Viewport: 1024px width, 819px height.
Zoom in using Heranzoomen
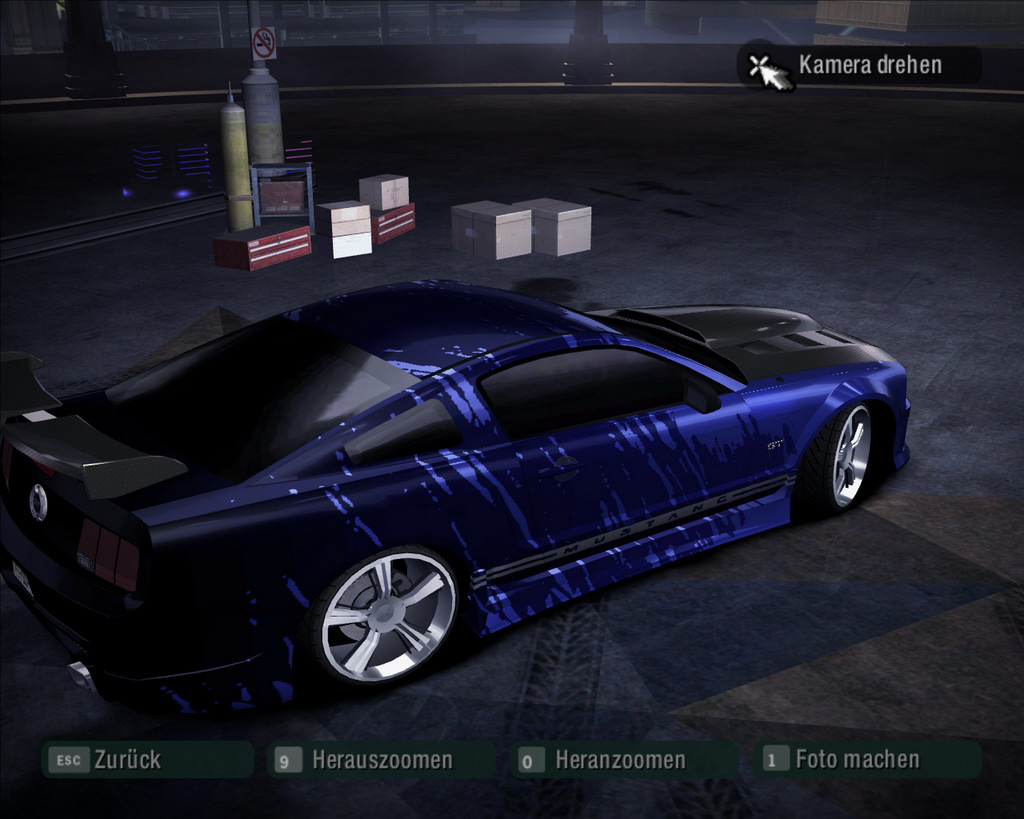coord(619,760)
